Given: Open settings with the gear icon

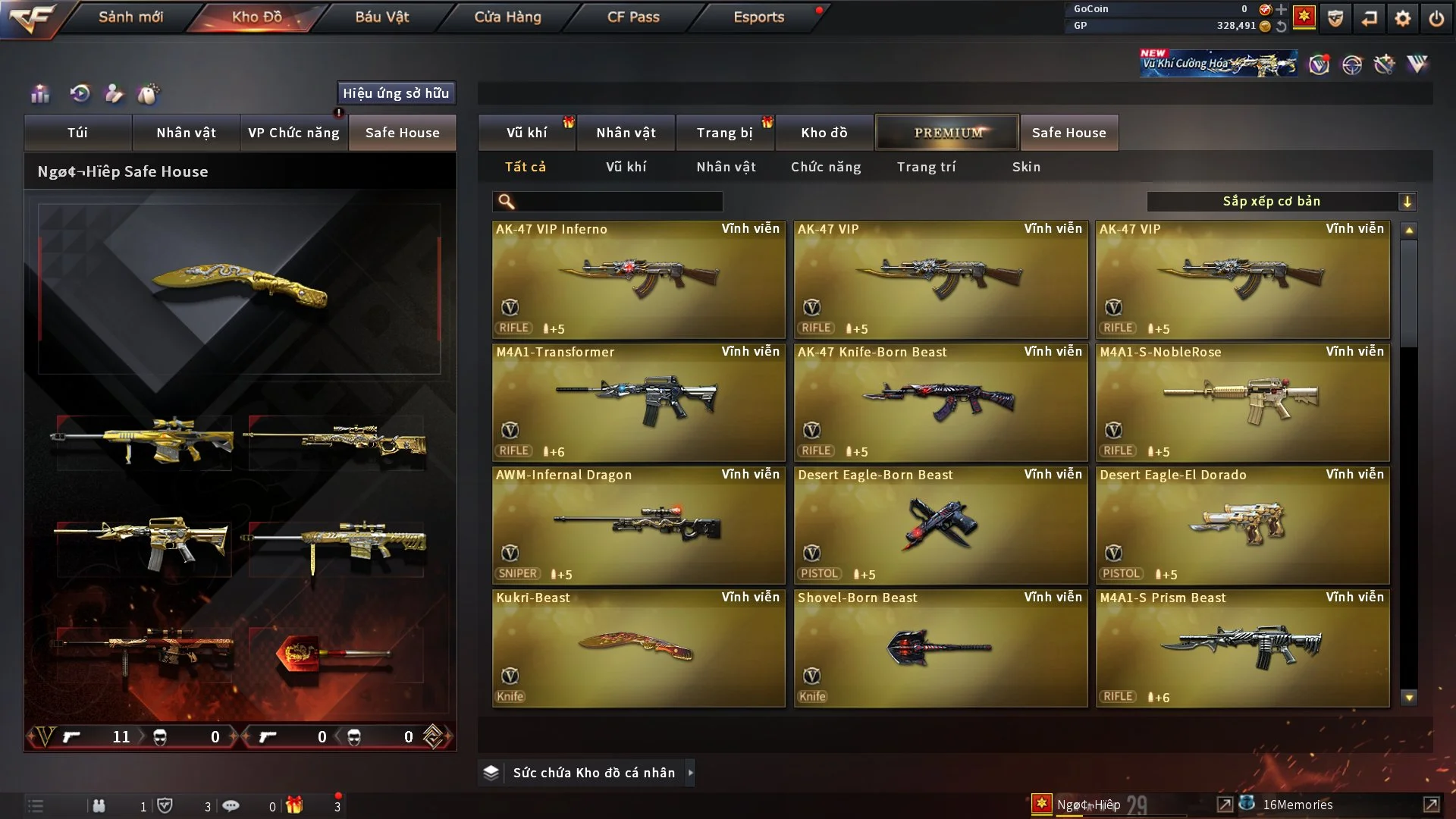Looking at the screenshot, I should click(1403, 18).
